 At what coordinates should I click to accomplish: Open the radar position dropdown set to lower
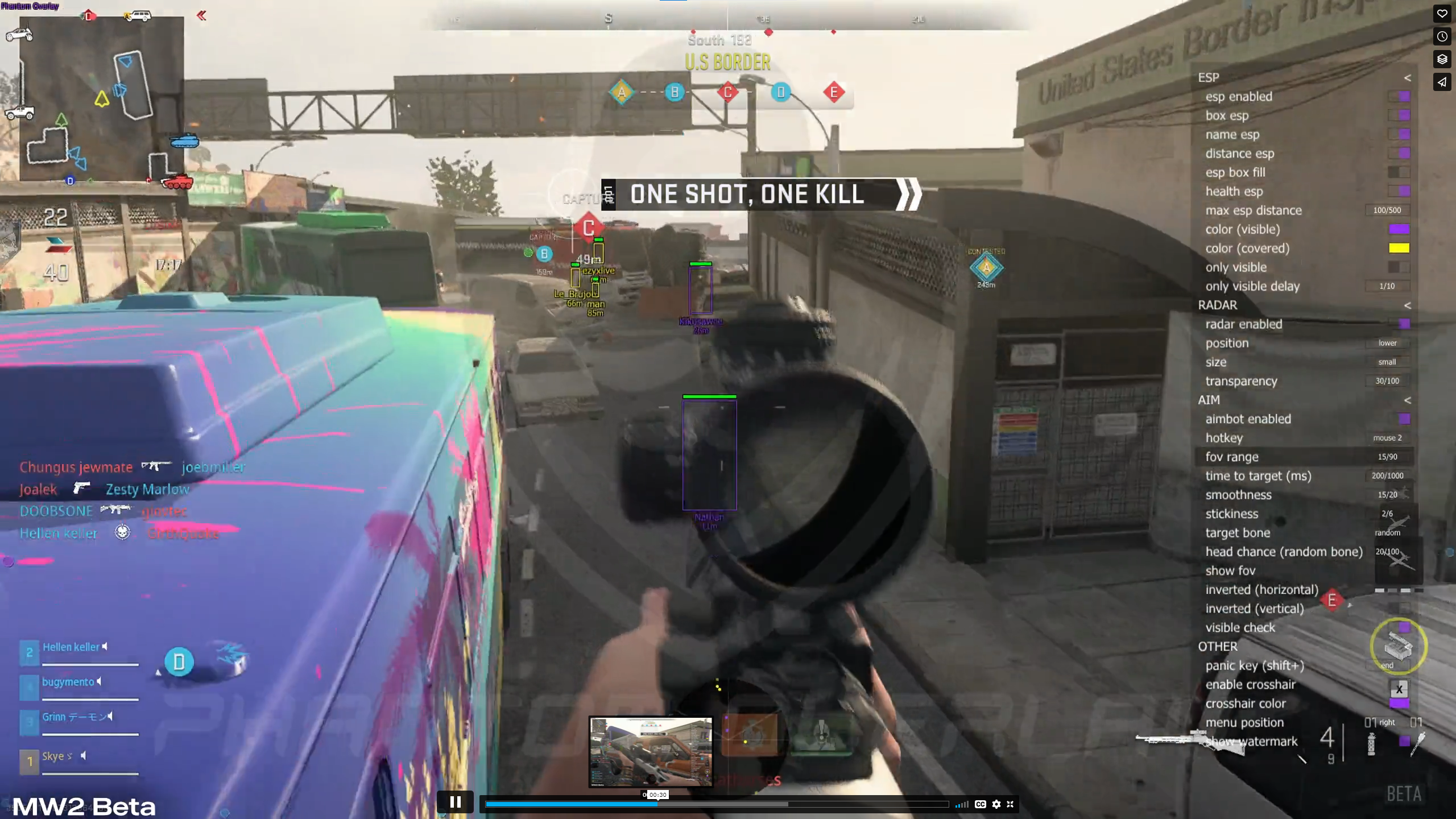[1387, 342]
